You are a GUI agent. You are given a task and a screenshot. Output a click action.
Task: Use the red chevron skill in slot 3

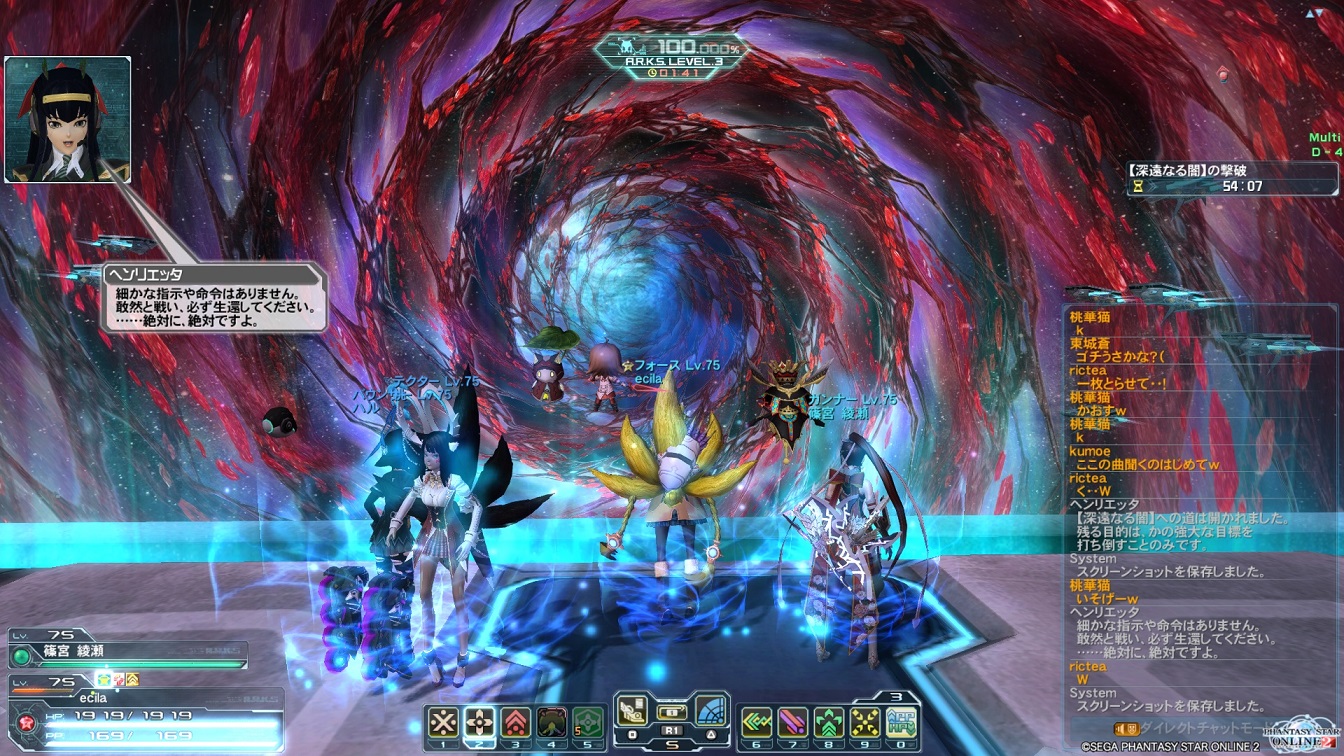[x=517, y=722]
